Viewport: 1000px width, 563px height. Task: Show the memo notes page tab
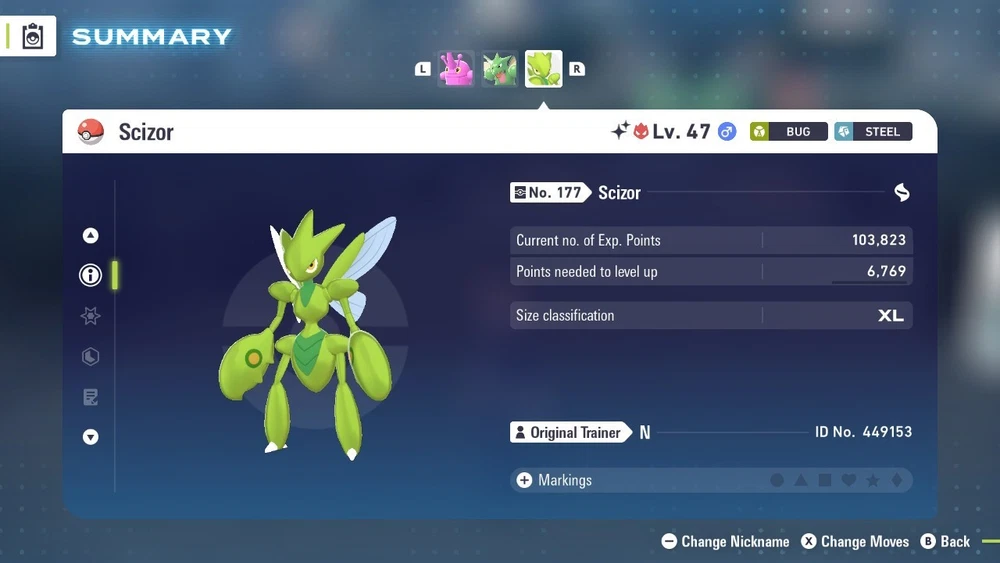[x=91, y=397]
